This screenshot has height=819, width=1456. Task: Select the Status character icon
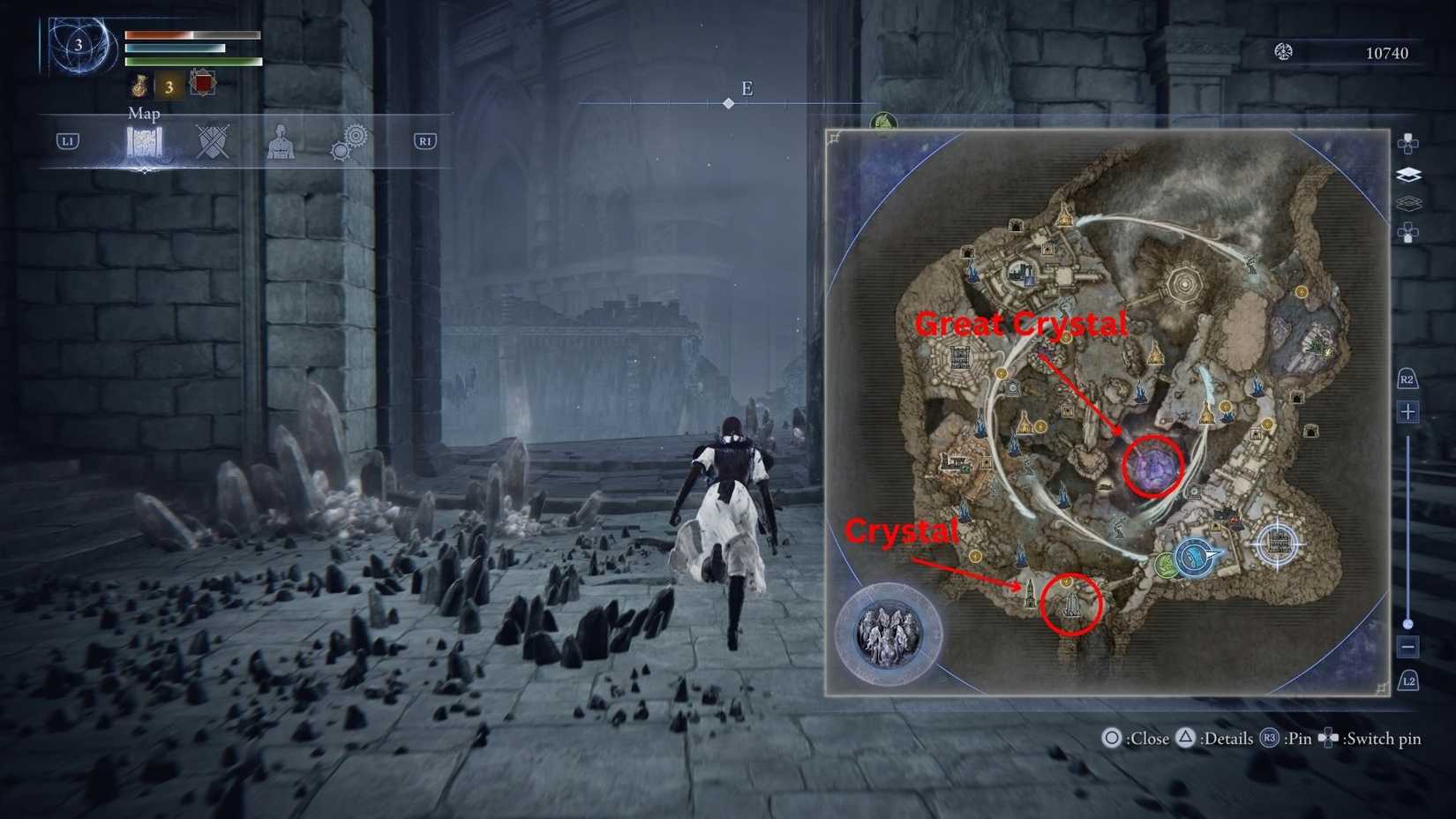pyautogui.click(x=280, y=143)
